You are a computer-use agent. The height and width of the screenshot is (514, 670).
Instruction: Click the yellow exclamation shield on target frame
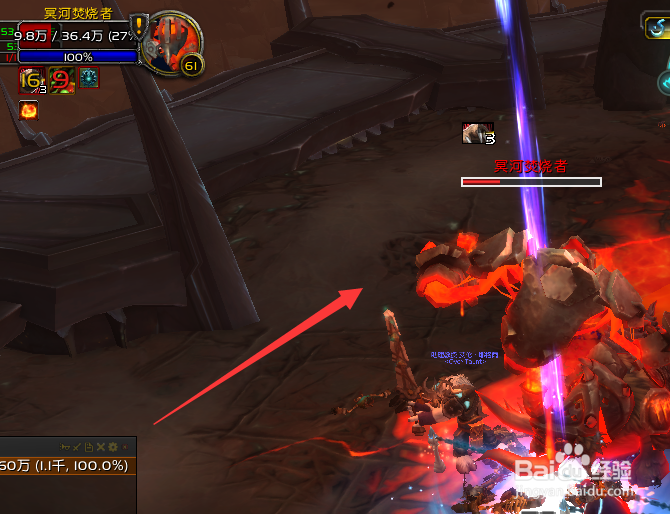[x=139, y=26]
